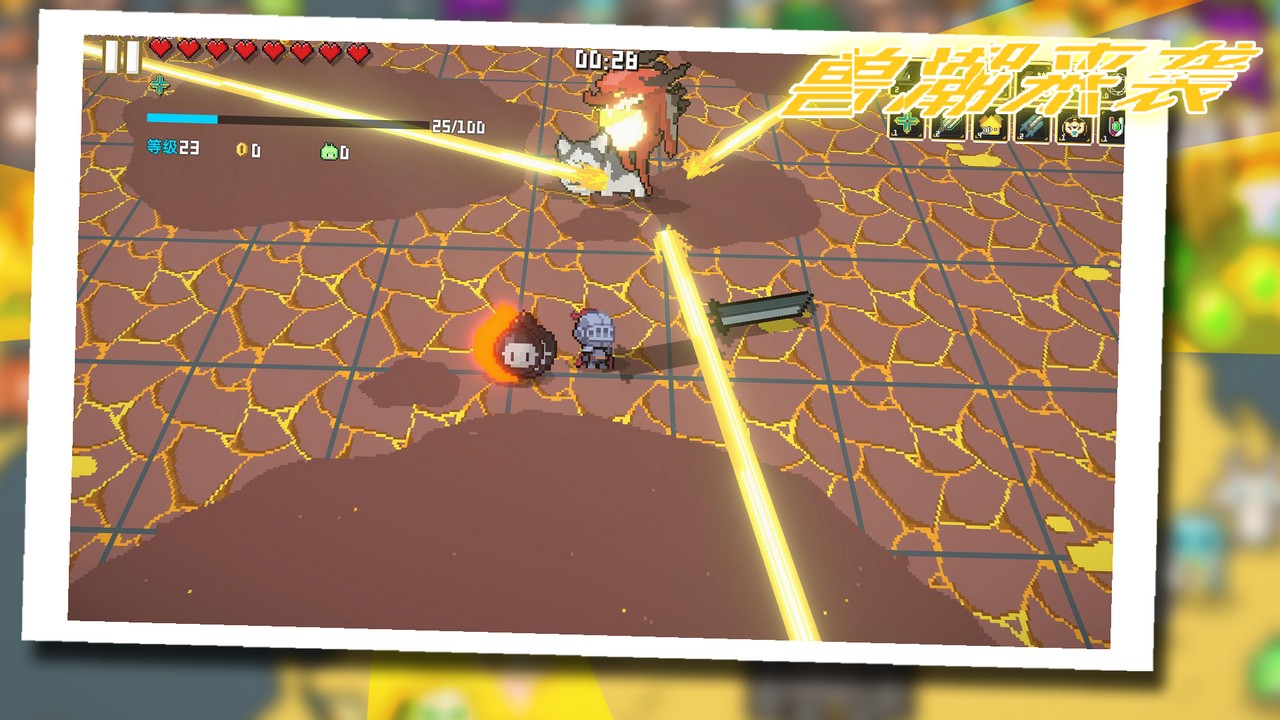
Task: Pause the game with the pause button
Action: click(122, 56)
